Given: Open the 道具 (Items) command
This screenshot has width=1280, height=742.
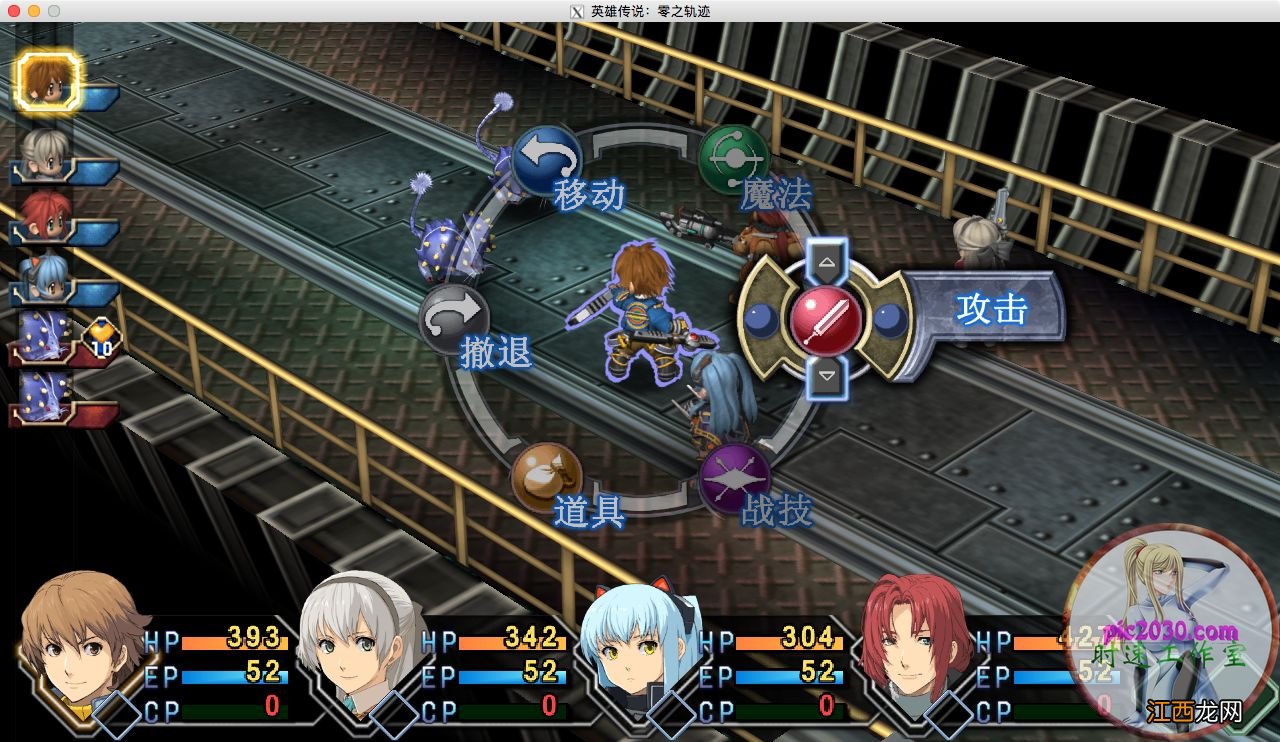Looking at the screenshot, I should tap(546, 478).
